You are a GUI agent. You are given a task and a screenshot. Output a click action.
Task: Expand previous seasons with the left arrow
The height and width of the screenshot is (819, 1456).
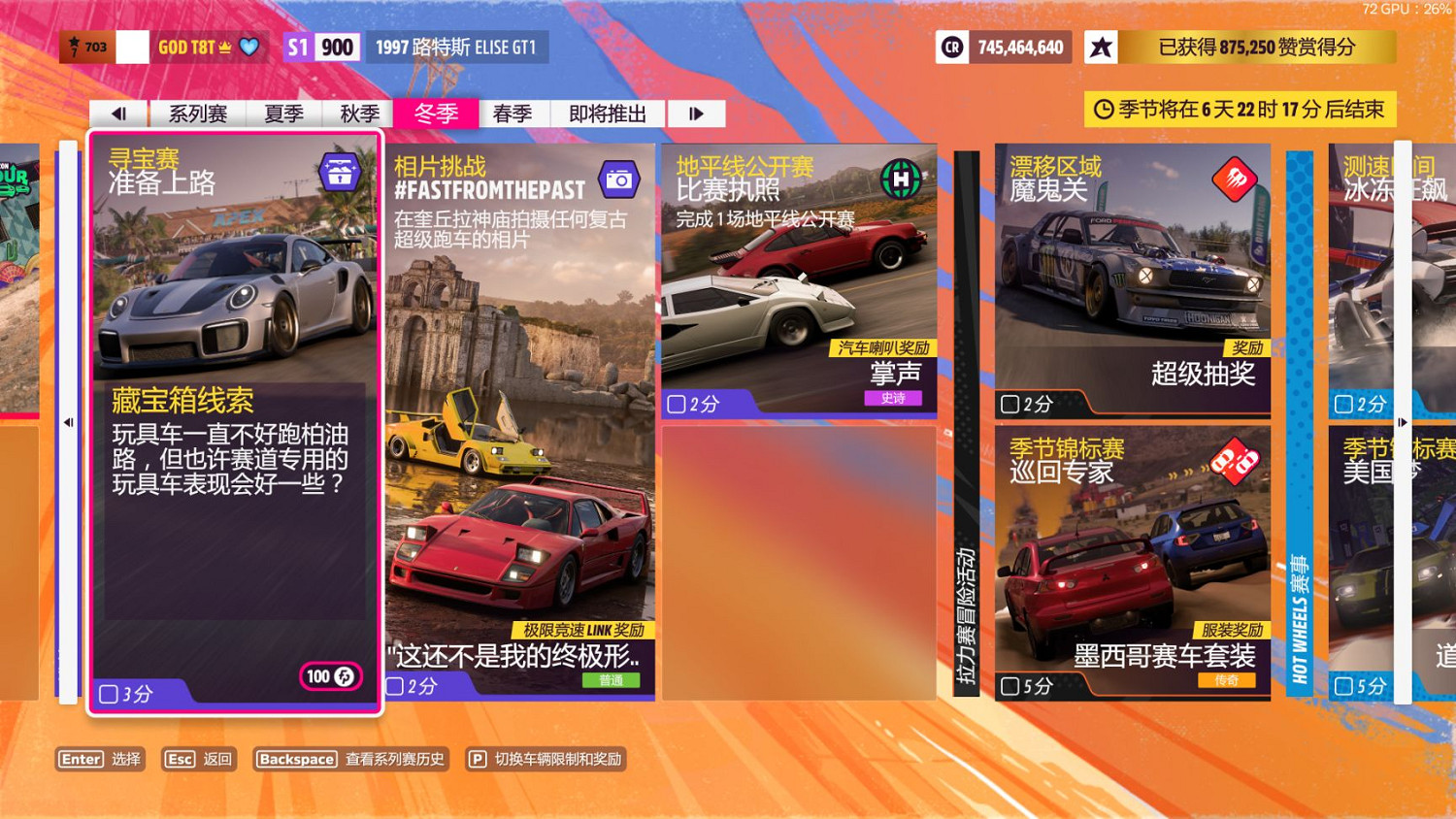(118, 113)
